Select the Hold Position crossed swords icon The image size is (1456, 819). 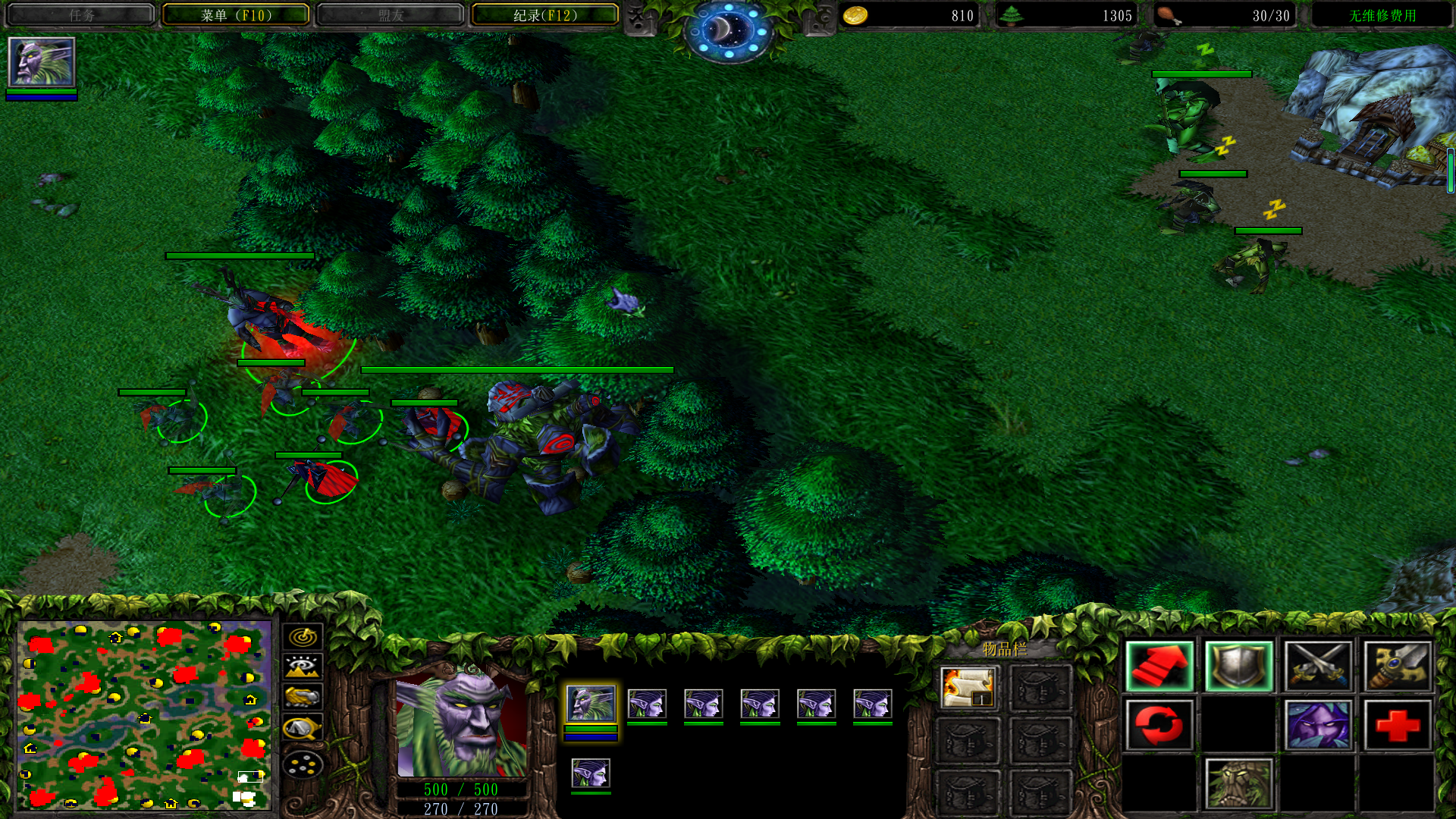pyautogui.click(x=1318, y=667)
